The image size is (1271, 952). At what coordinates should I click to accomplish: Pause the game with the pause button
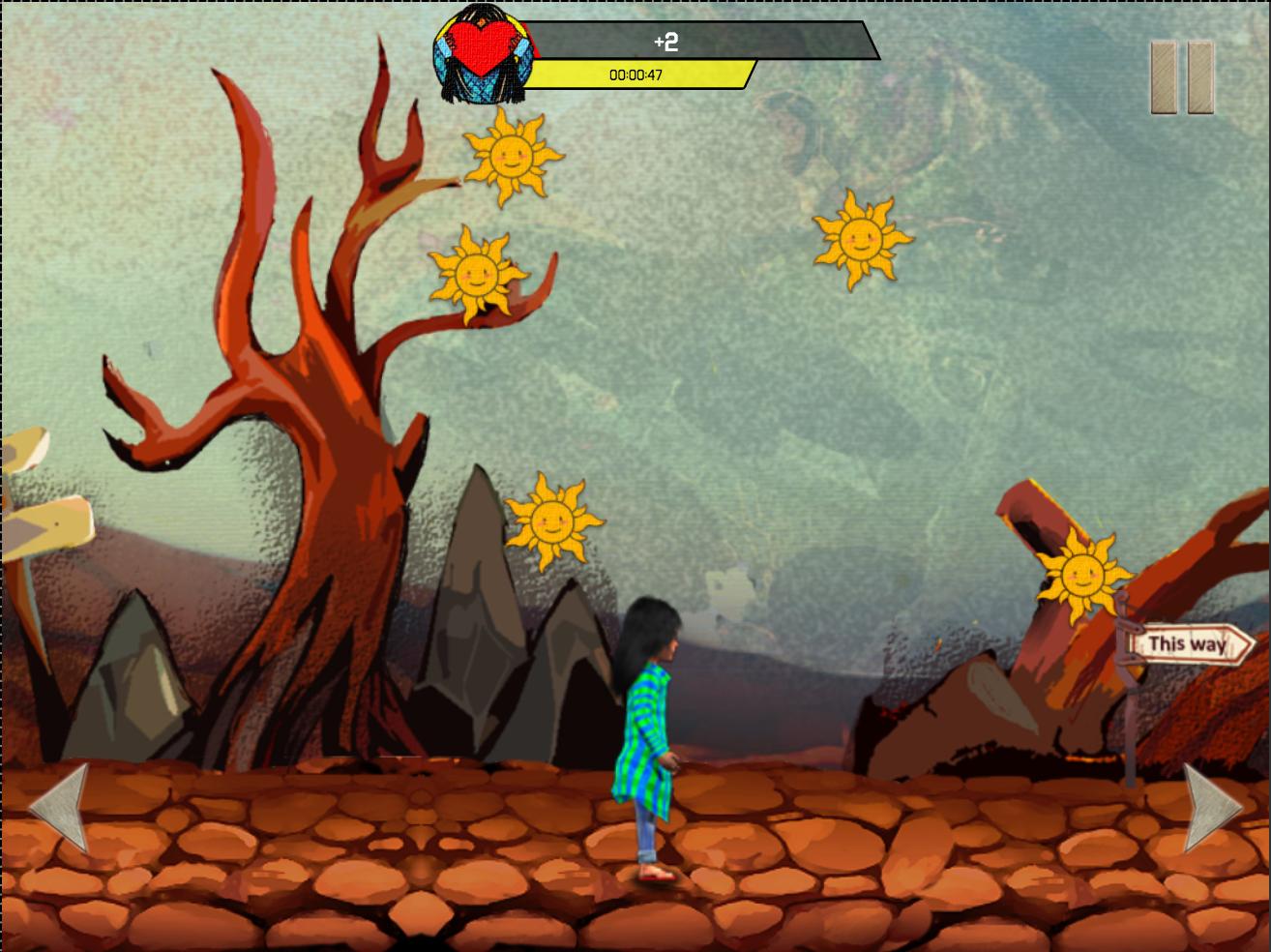pos(1182,77)
